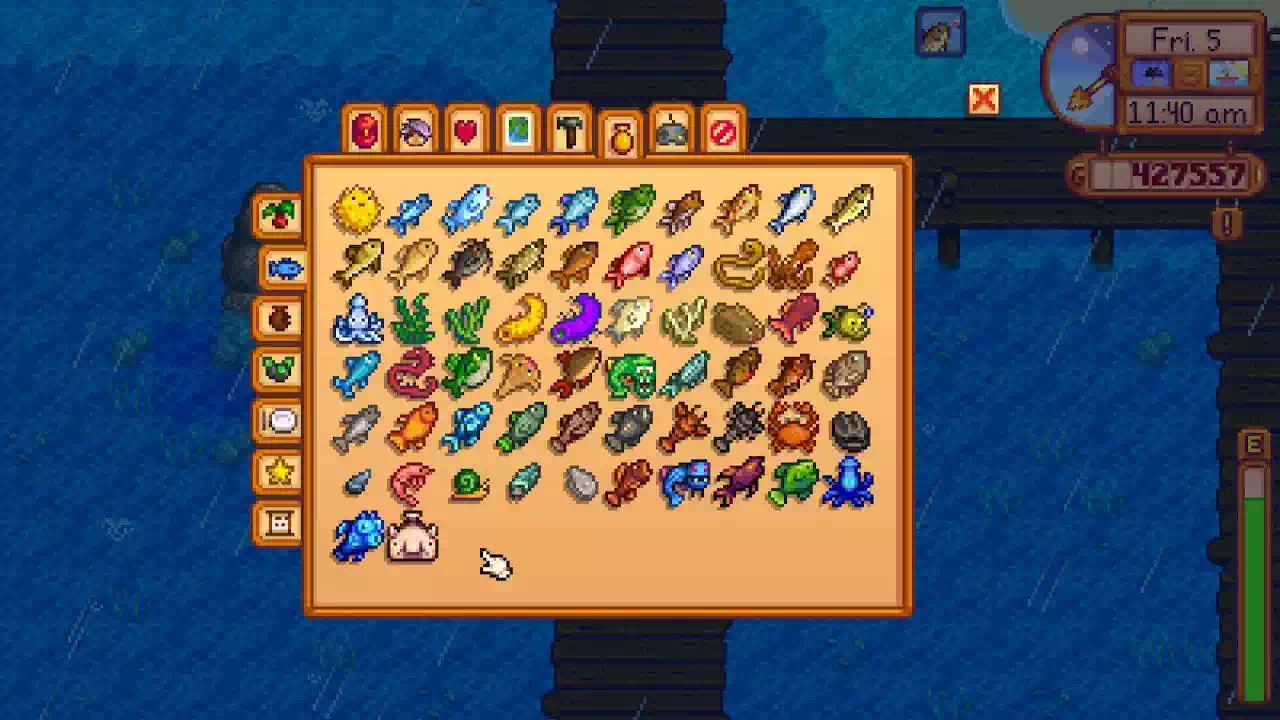Choose the purple super cucumber
Screen dimensions: 1280x720
[575, 319]
